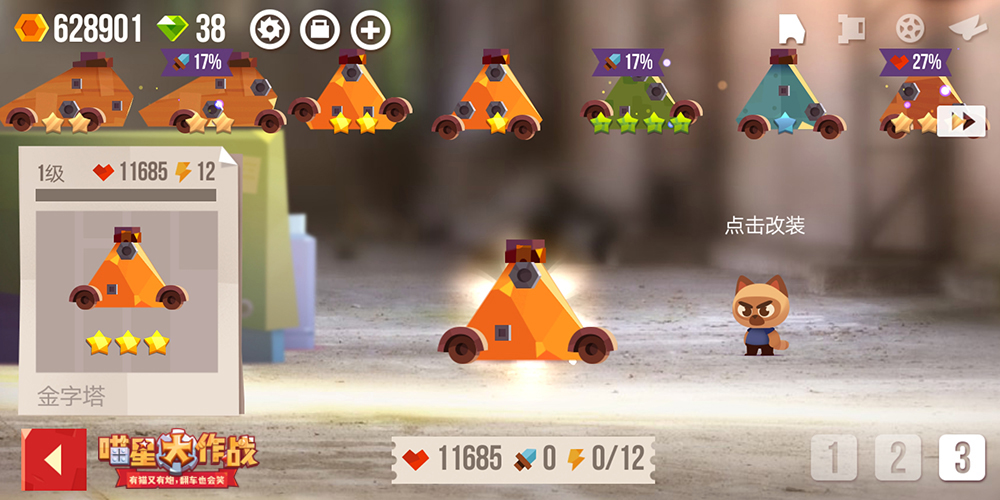The width and height of the screenshot is (1000, 500).
Task: Open the toolbox storage icon
Action: pyautogui.click(x=320, y=30)
